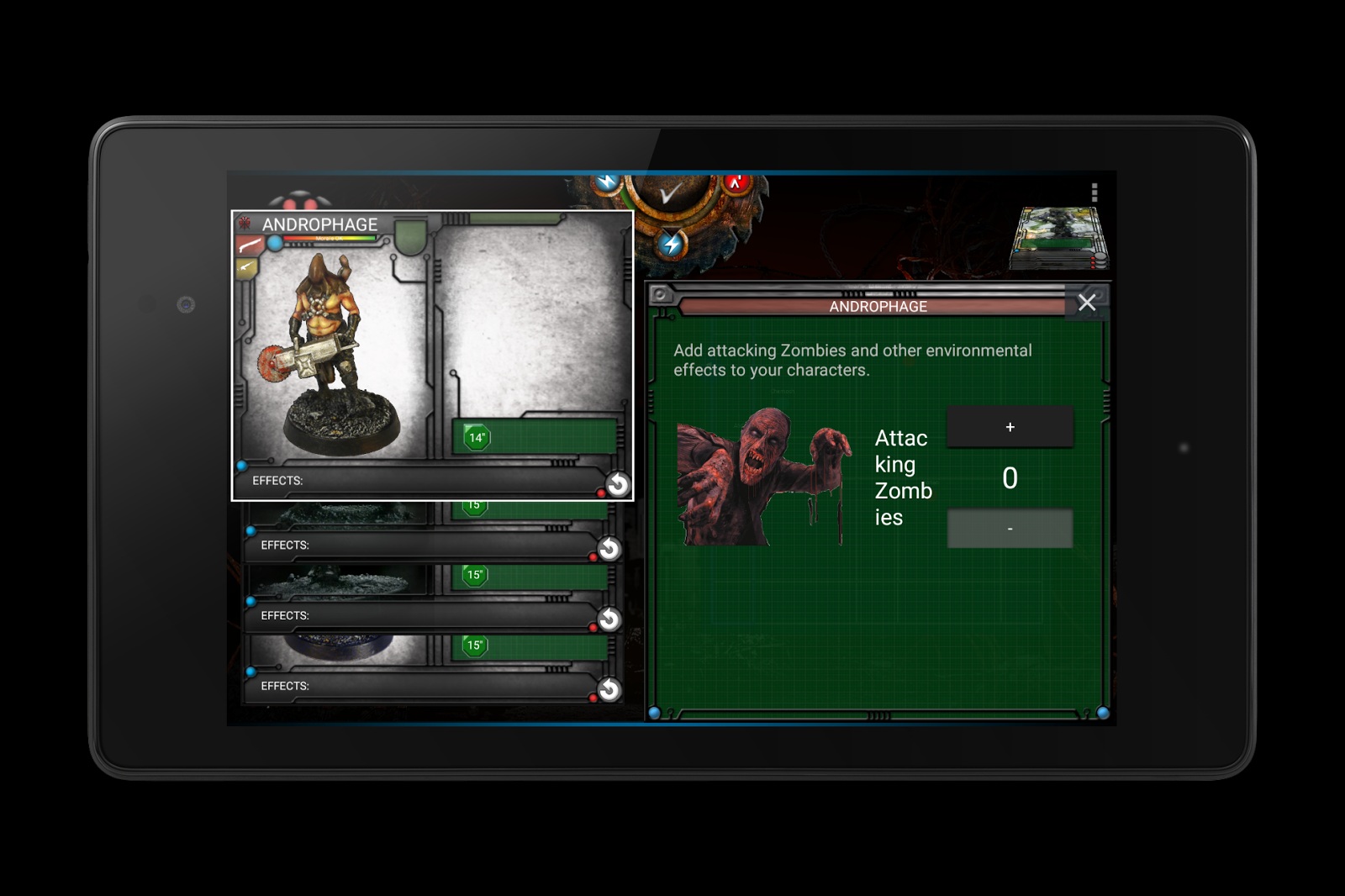Screen dimensions: 1345x896
Task: Open the three-dot overflow menu
Action: click(x=1094, y=193)
